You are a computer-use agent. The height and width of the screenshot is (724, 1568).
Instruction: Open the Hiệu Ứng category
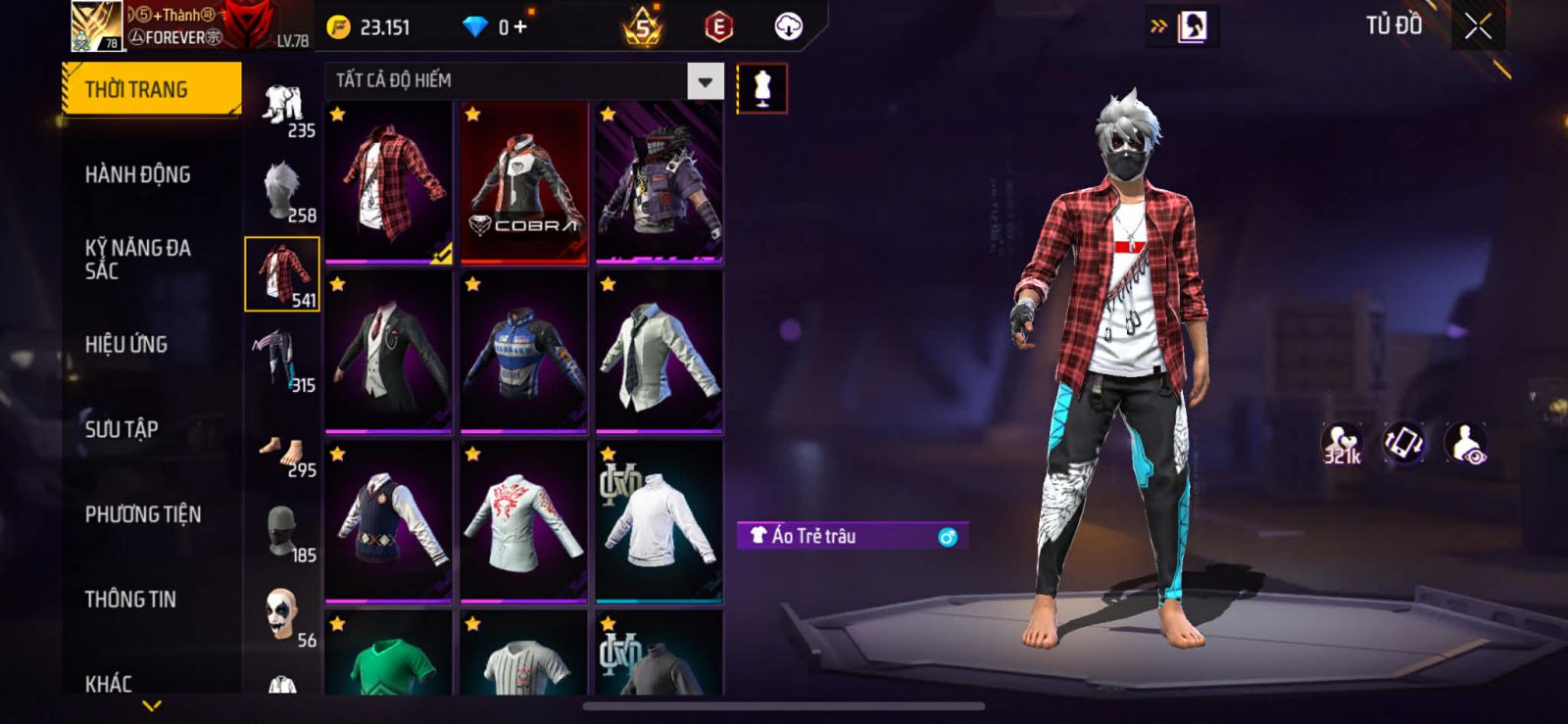click(126, 345)
